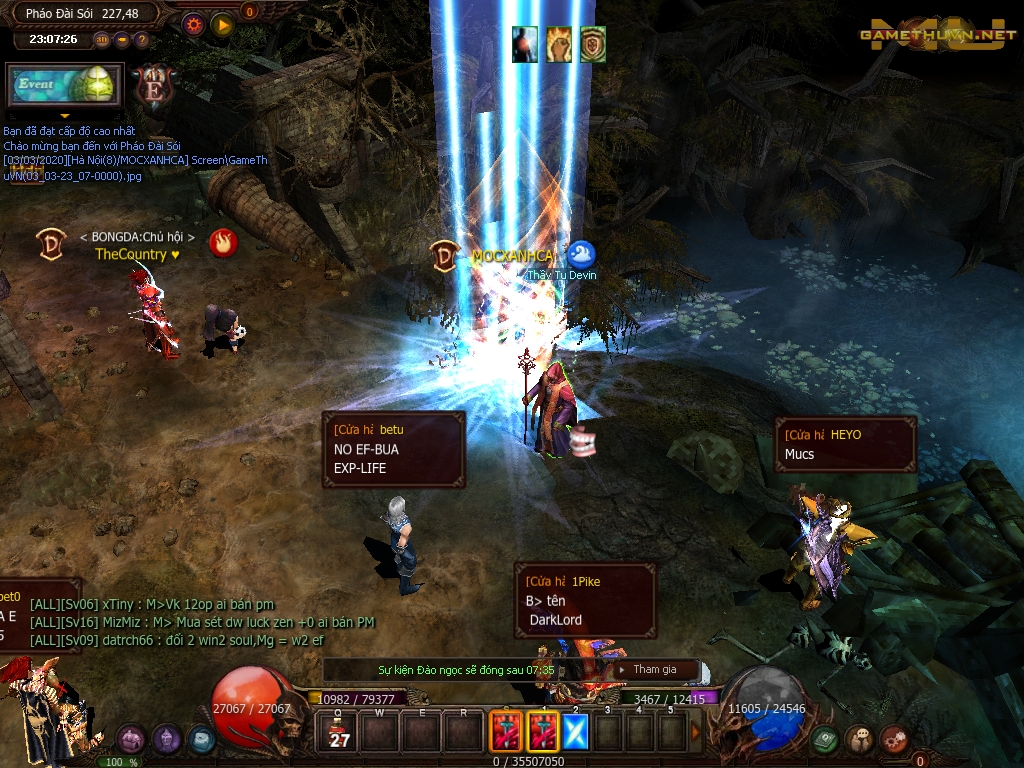Image resolution: width=1024 pixels, height=768 pixels.
Task: Open the red gears system menu
Action: point(894,739)
